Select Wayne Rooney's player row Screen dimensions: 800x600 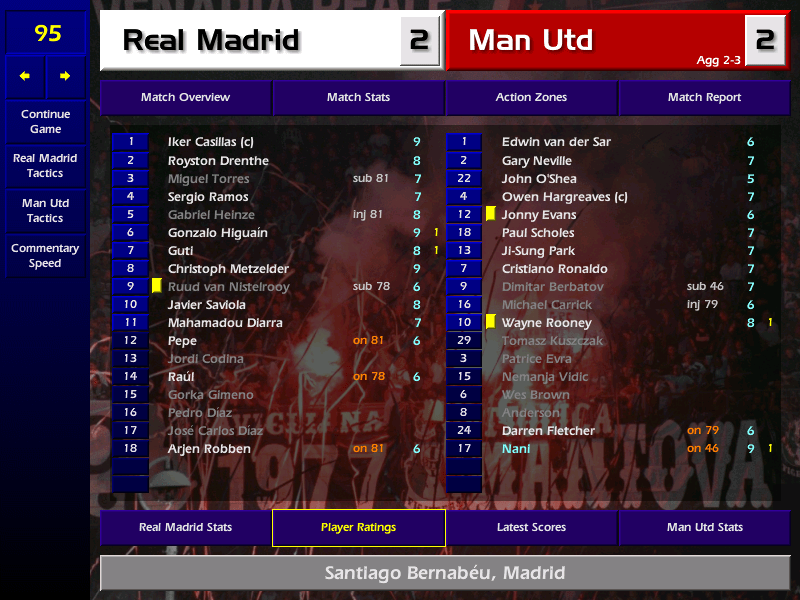point(546,323)
